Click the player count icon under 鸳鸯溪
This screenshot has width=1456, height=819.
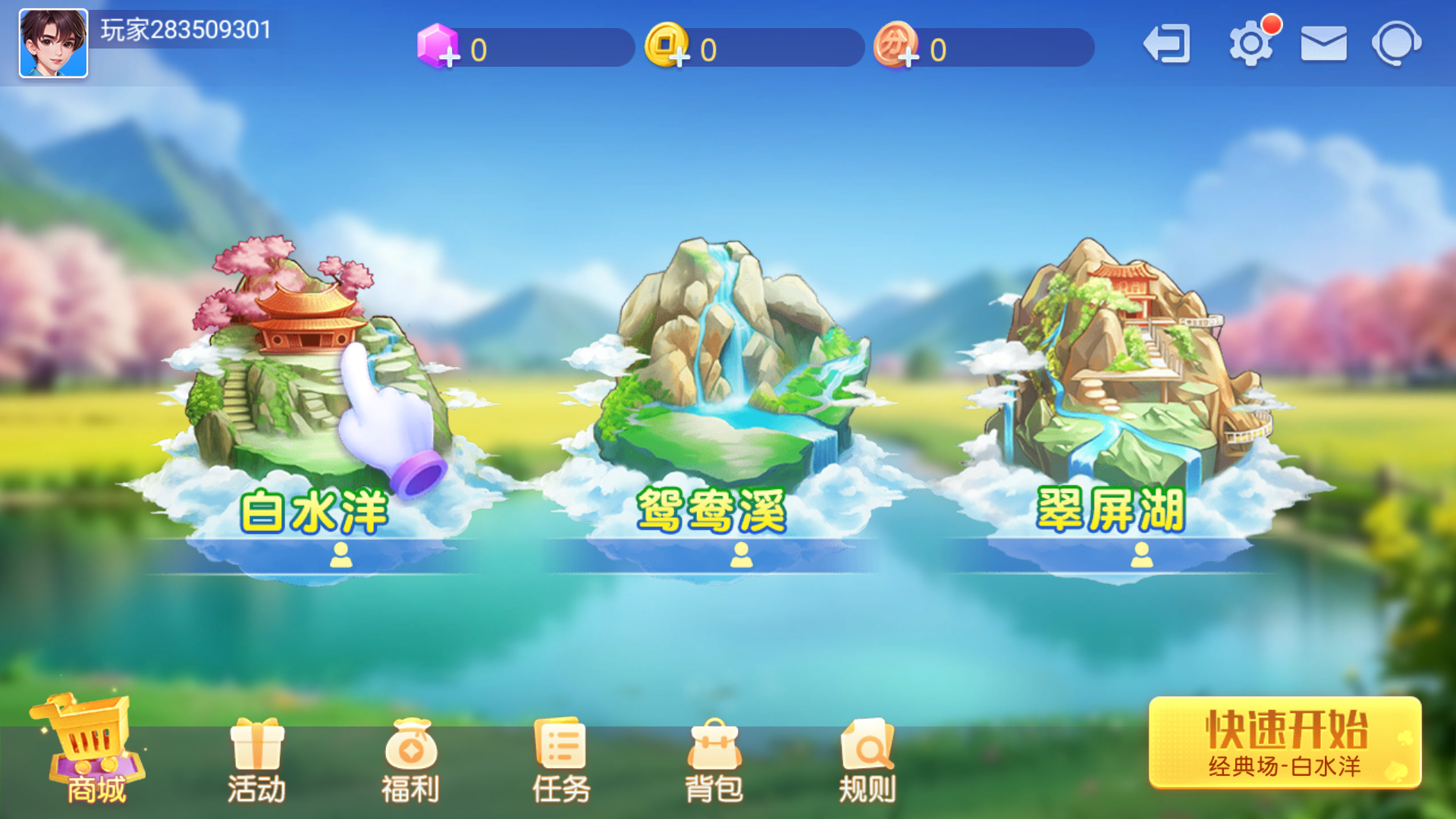742,556
